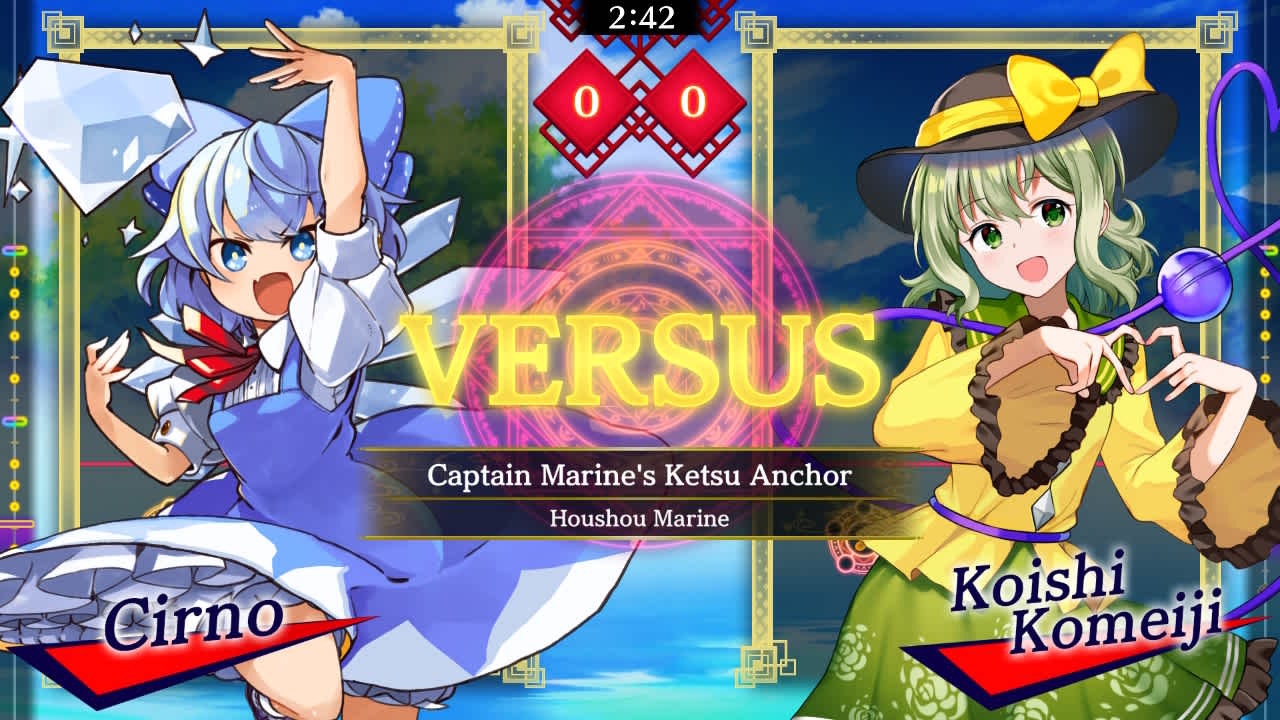Open Captain Marine's Ketsu Anchor song details

(640, 477)
